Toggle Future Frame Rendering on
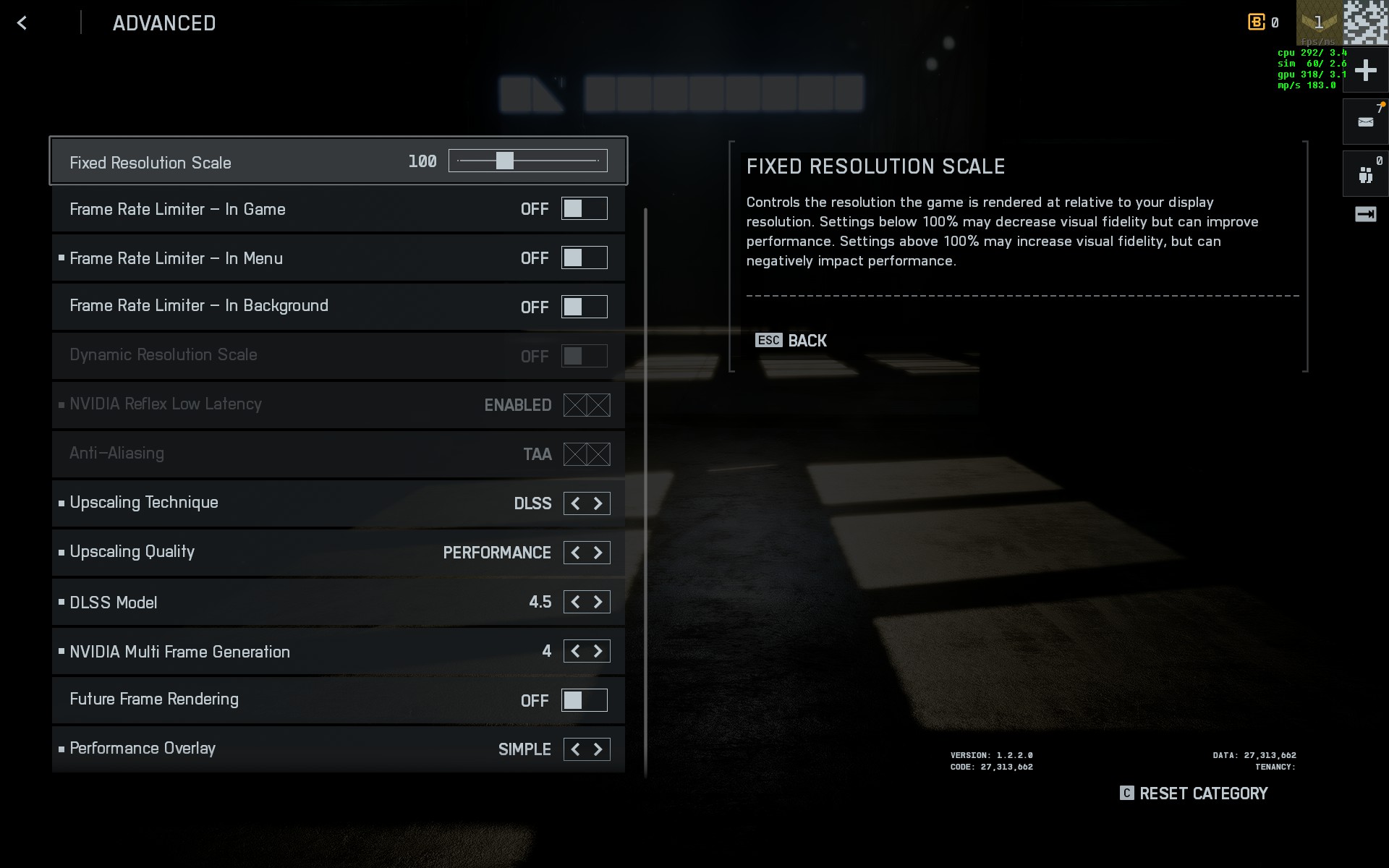 (x=584, y=700)
